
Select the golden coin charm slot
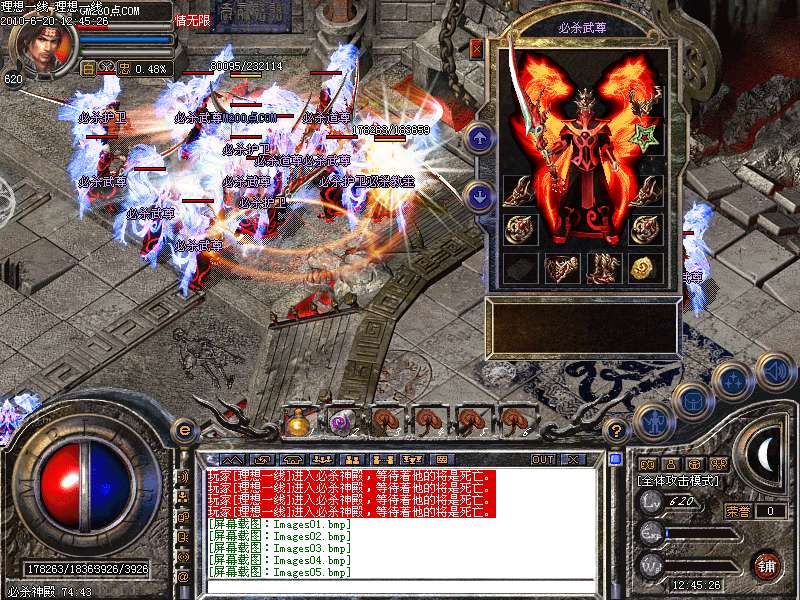[x=644, y=267]
